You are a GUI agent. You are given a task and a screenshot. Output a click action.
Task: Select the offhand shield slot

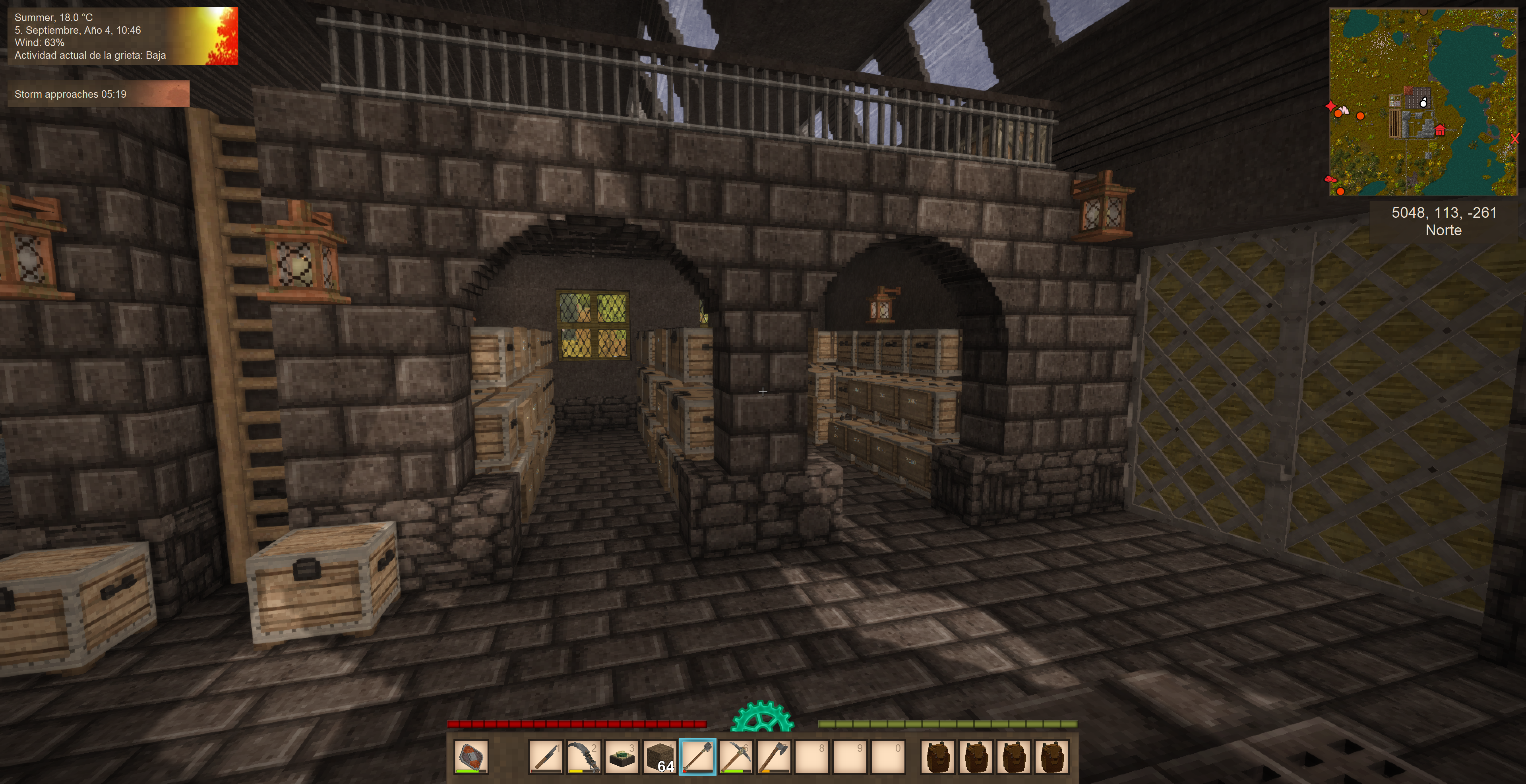coord(471,756)
